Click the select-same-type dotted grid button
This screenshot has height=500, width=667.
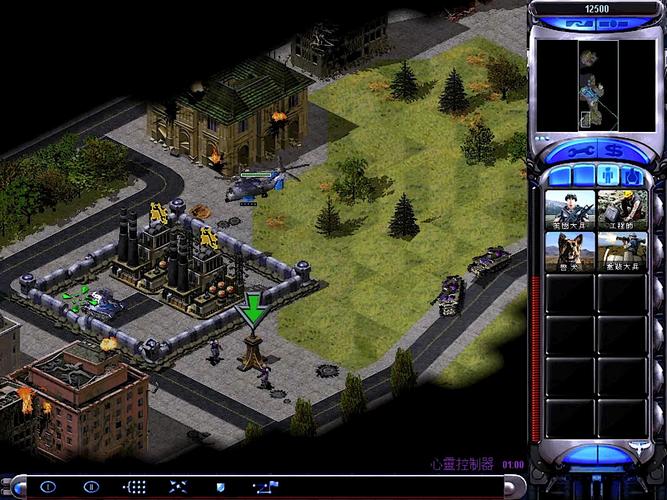pos(134,487)
